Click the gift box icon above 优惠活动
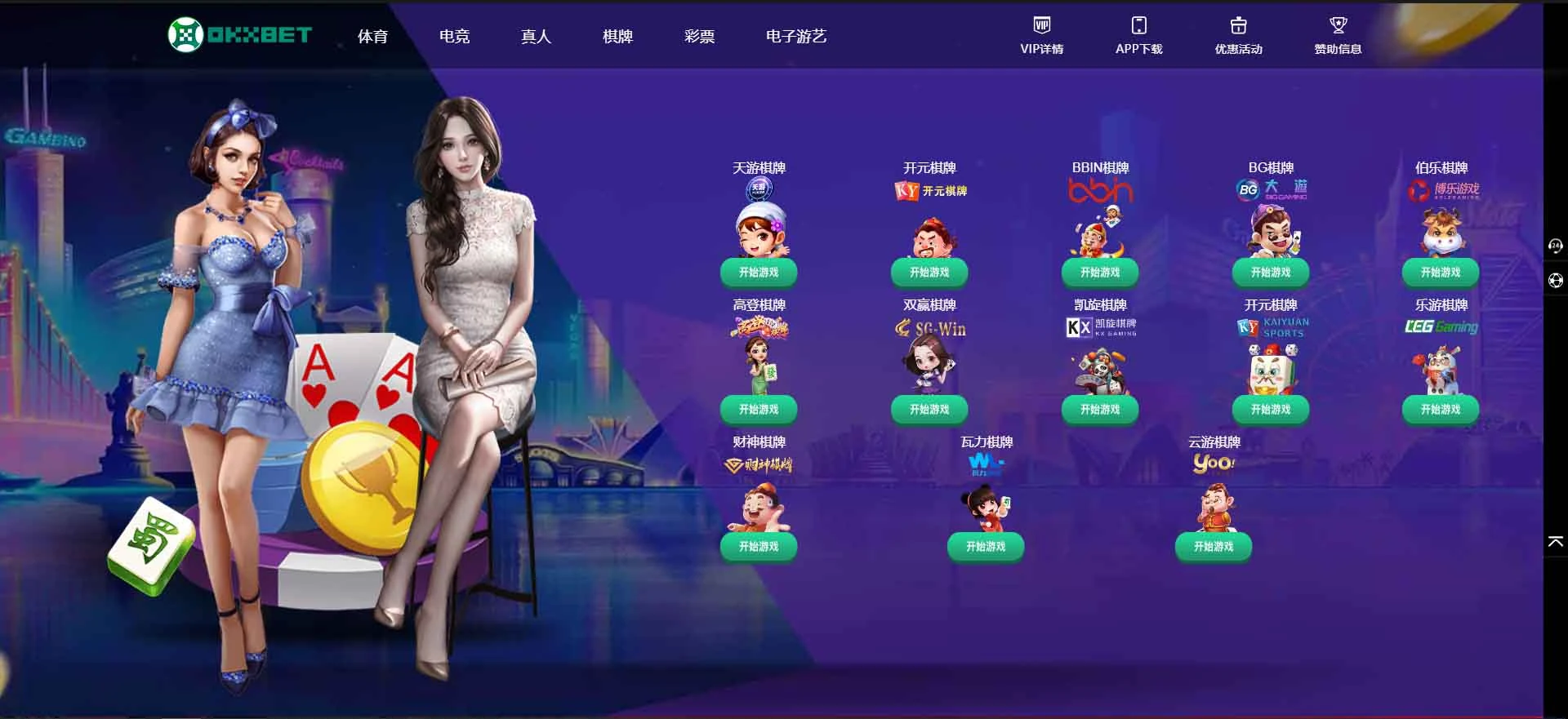 [x=1238, y=24]
